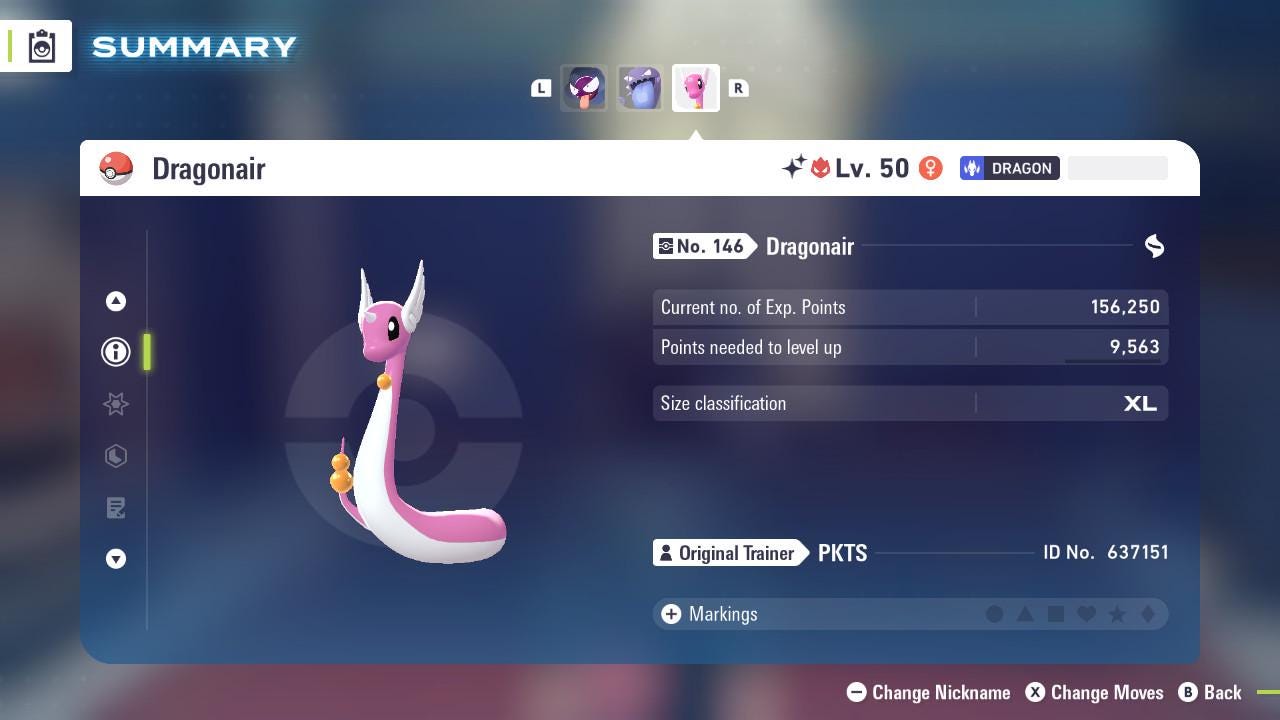
Task: Click the up arrow to view previous summary page
Action: tap(116, 301)
